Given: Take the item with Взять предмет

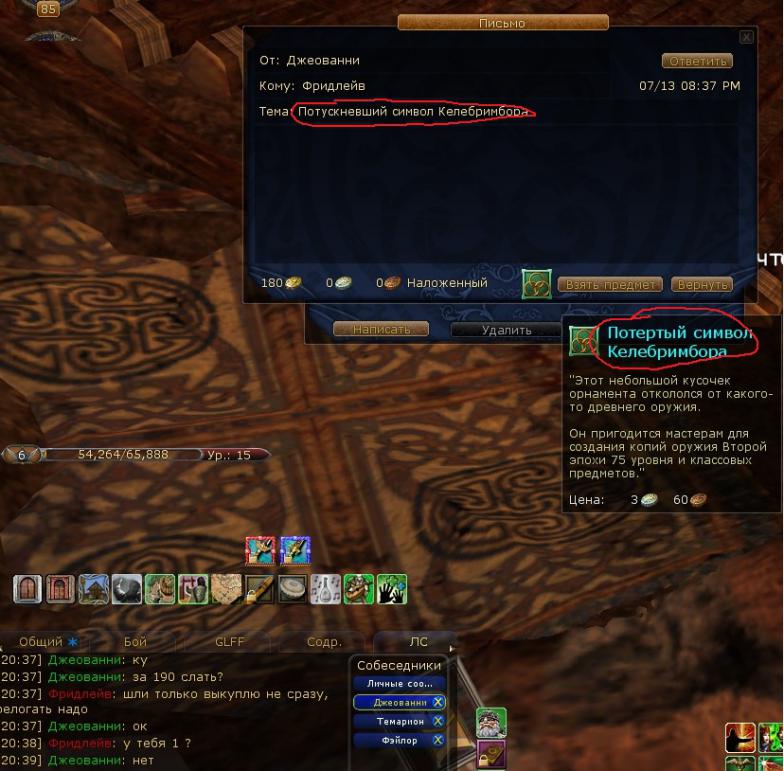Looking at the screenshot, I should pyautogui.click(x=610, y=284).
